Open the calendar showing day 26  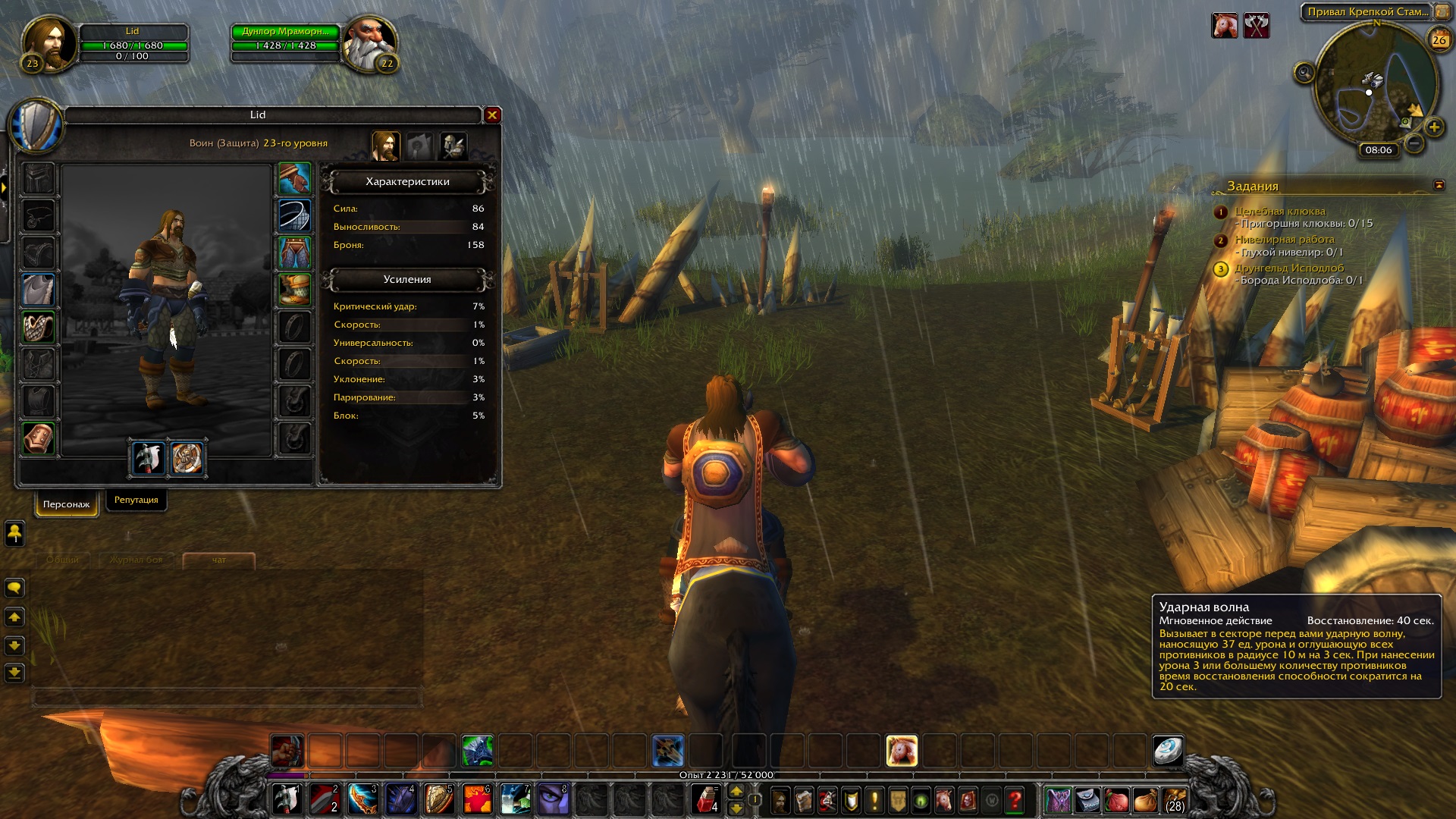[1439, 40]
